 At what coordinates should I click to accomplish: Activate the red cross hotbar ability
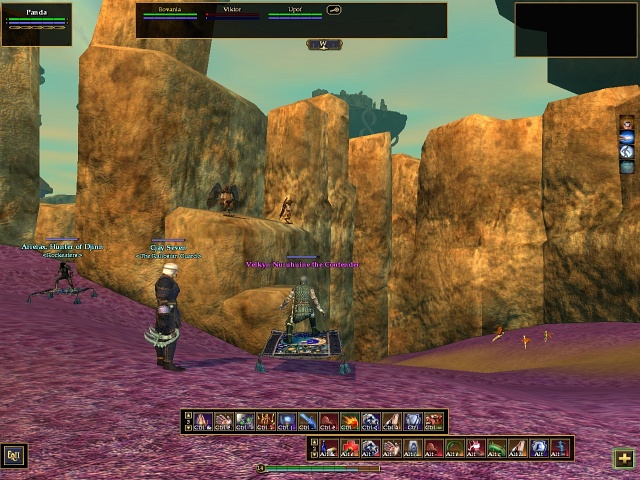[347, 447]
